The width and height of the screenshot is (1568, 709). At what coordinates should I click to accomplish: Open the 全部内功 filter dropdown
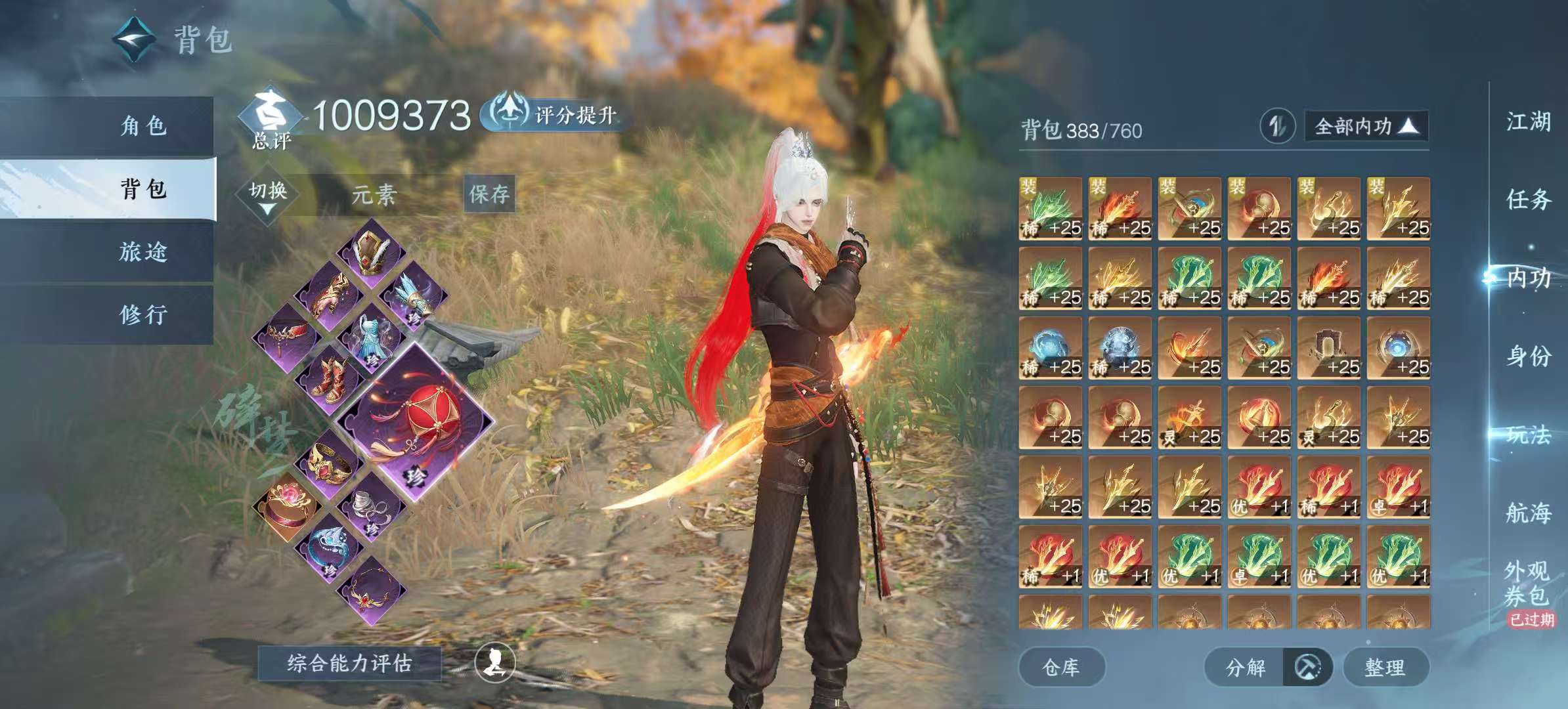(x=1366, y=126)
